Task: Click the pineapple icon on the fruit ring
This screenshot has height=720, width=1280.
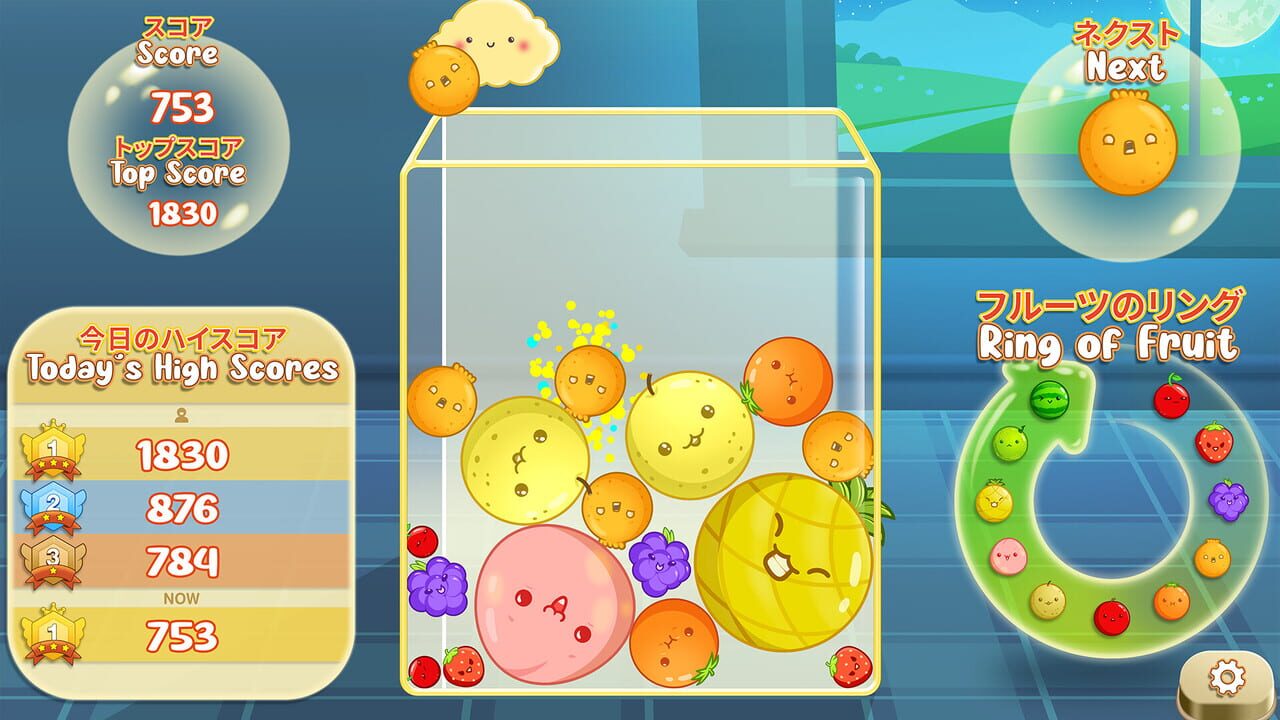Action: (x=992, y=500)
